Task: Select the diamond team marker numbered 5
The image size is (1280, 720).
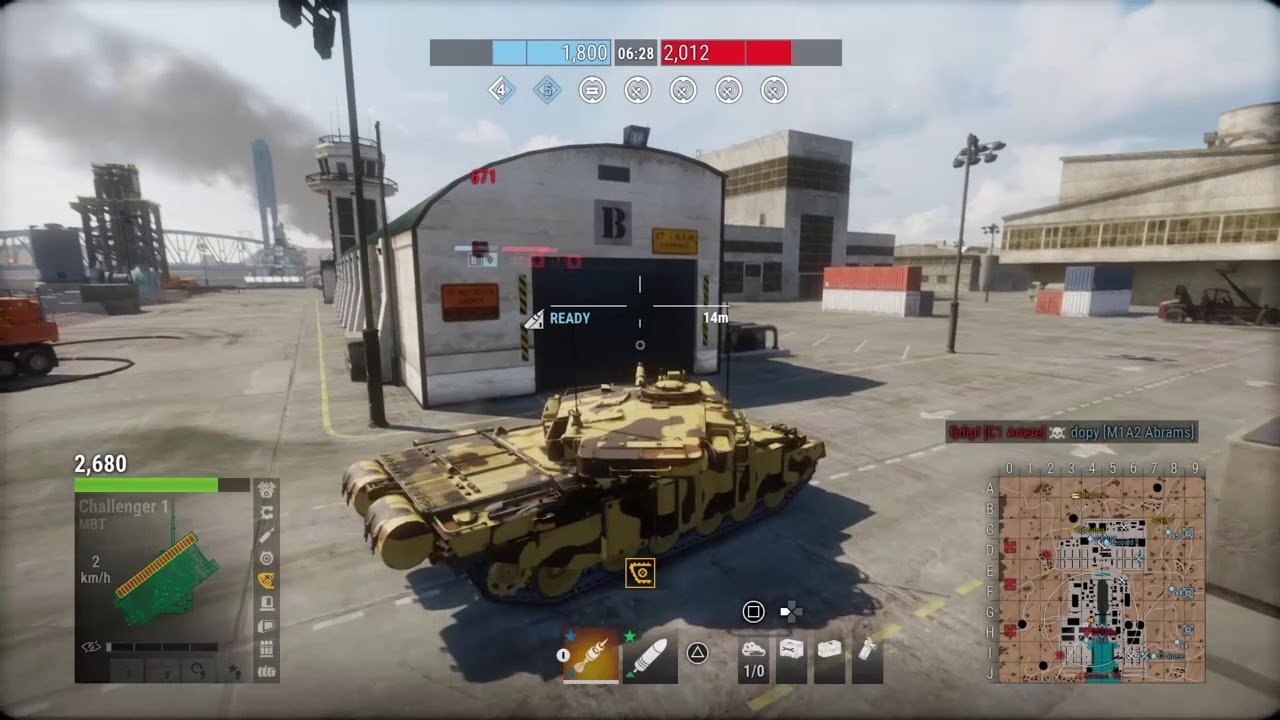Action: point(547,91)
